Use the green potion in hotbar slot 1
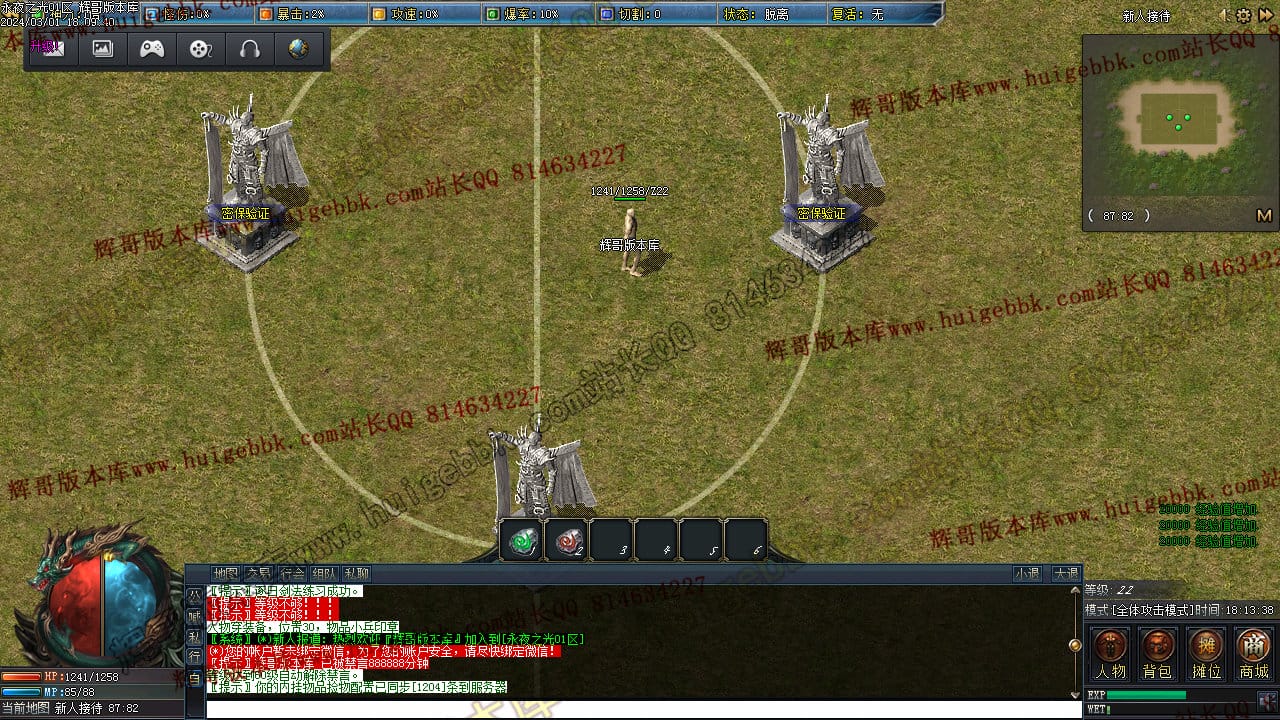Screen dimensions: 1280x720 521,541
